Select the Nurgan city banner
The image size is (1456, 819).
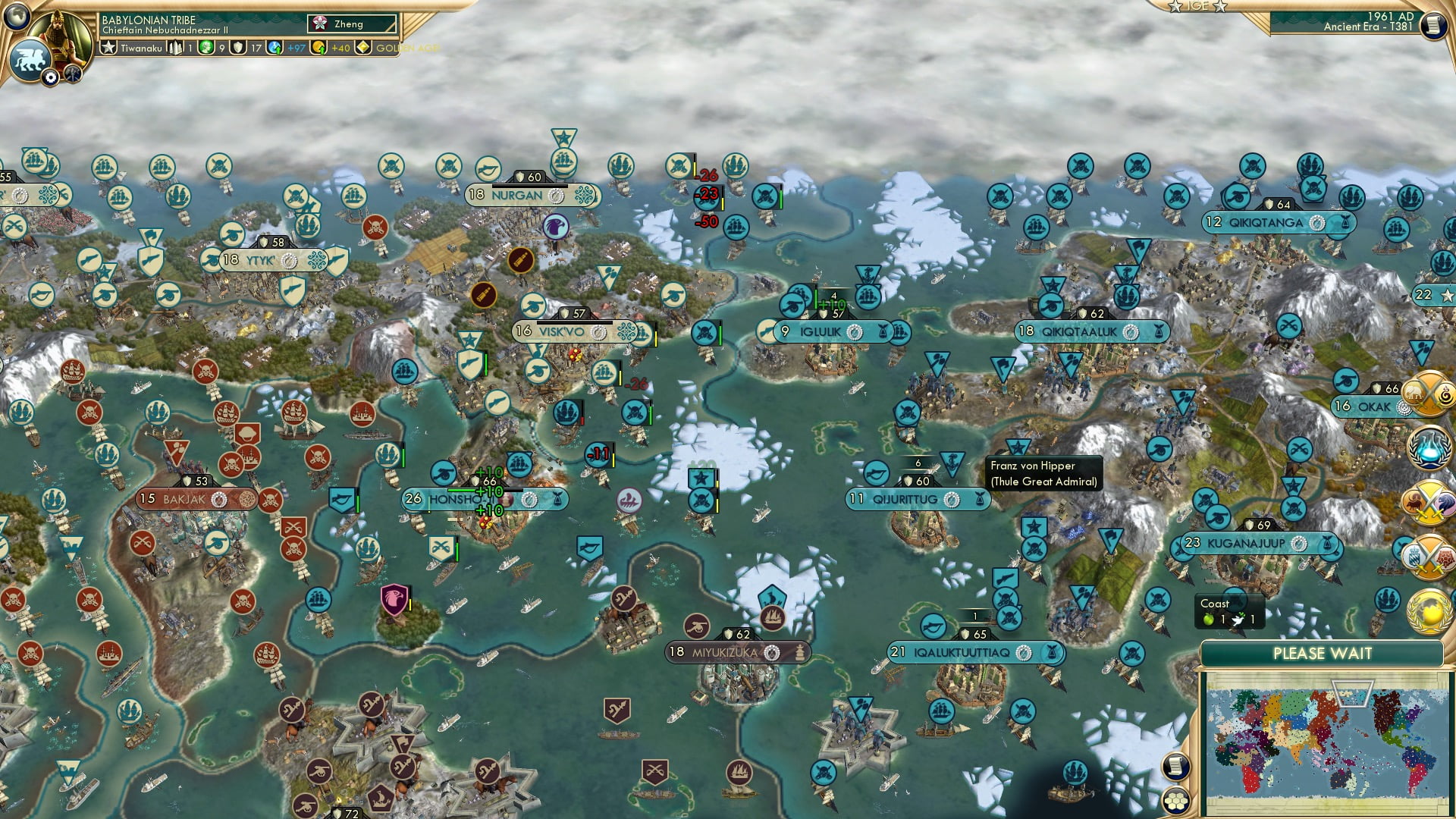tap(516, 195)
